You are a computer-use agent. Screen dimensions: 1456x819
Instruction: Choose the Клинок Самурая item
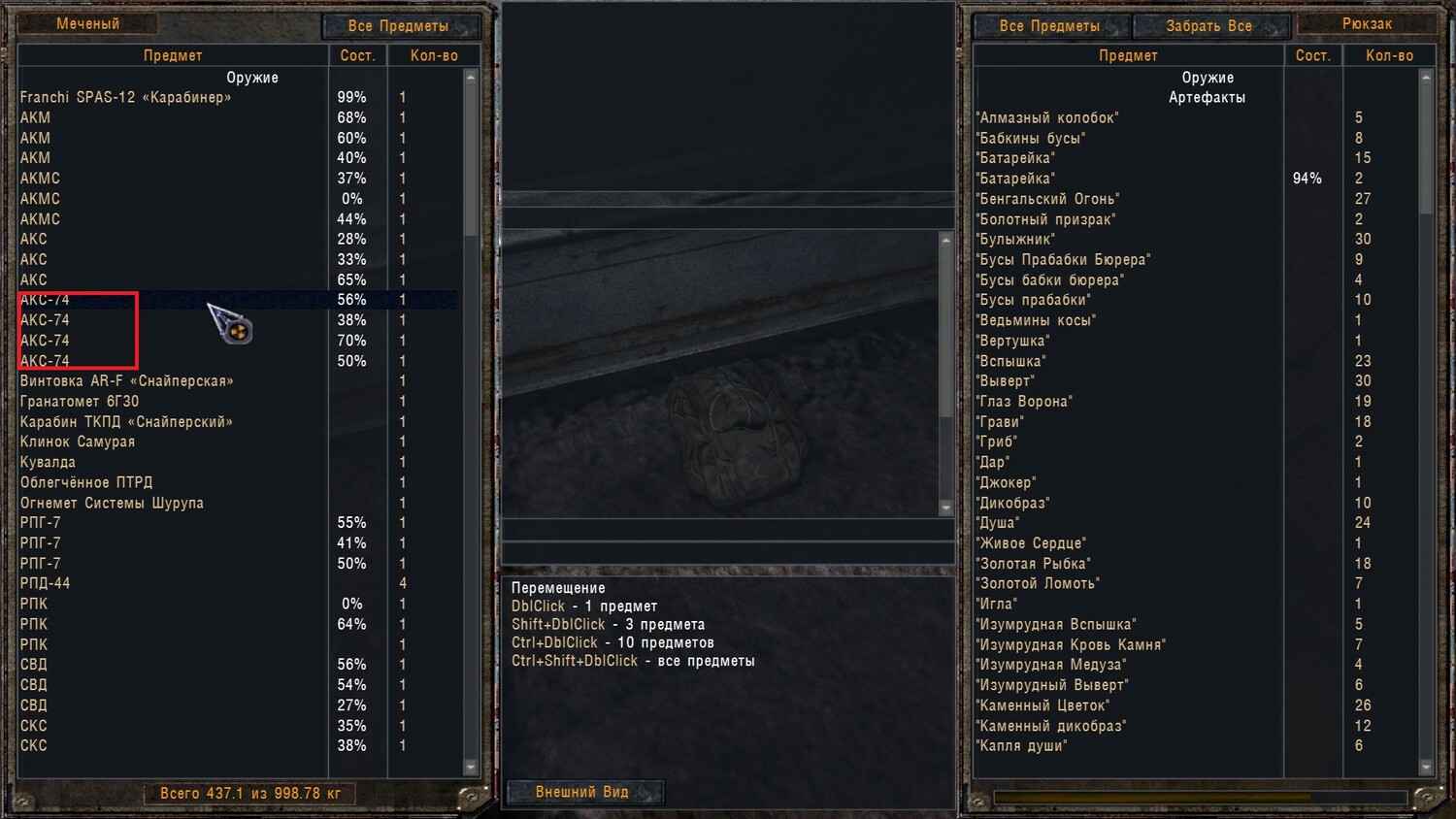pyautogui.click(x=78, y=442)
